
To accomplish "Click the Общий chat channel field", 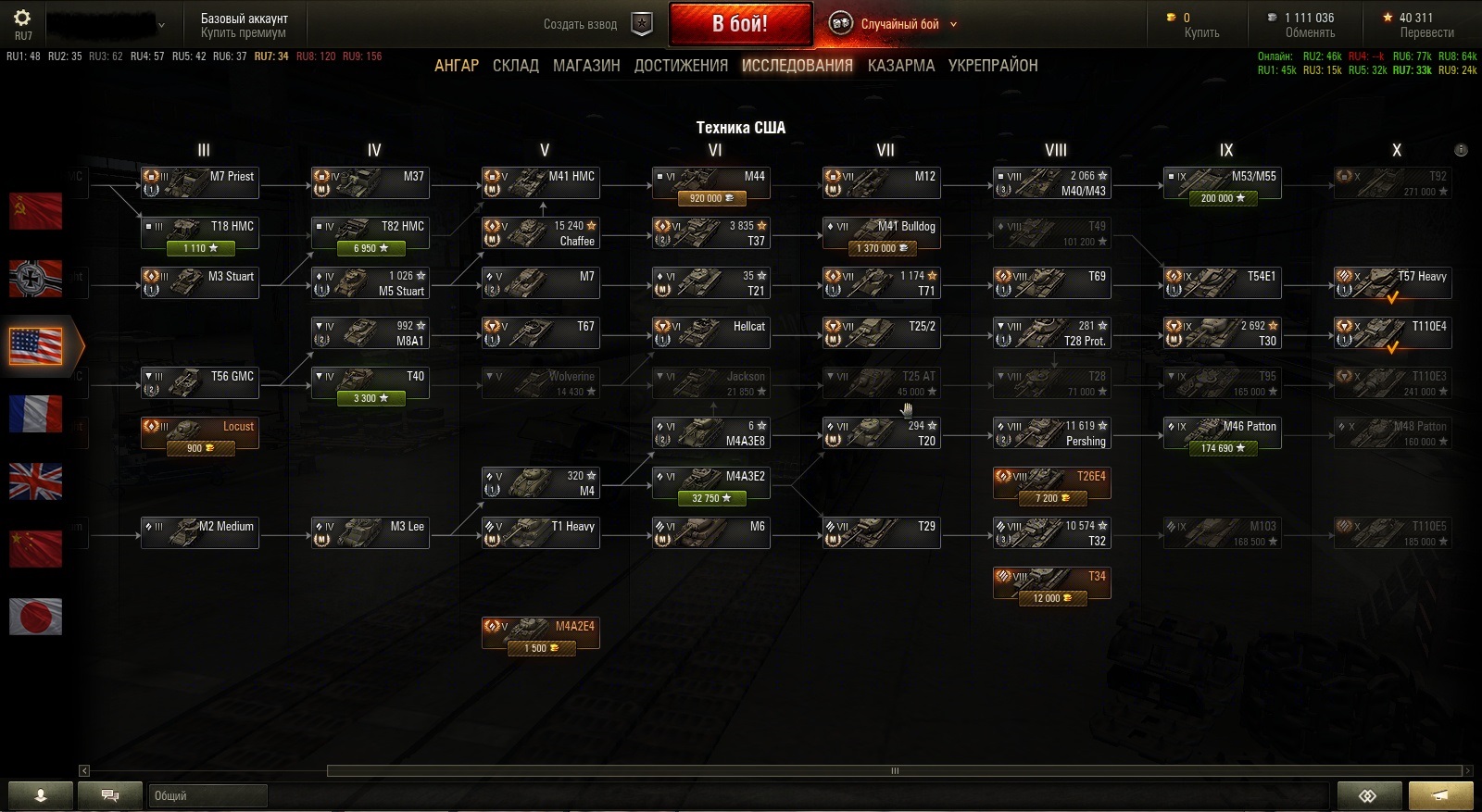I will 207,795.
